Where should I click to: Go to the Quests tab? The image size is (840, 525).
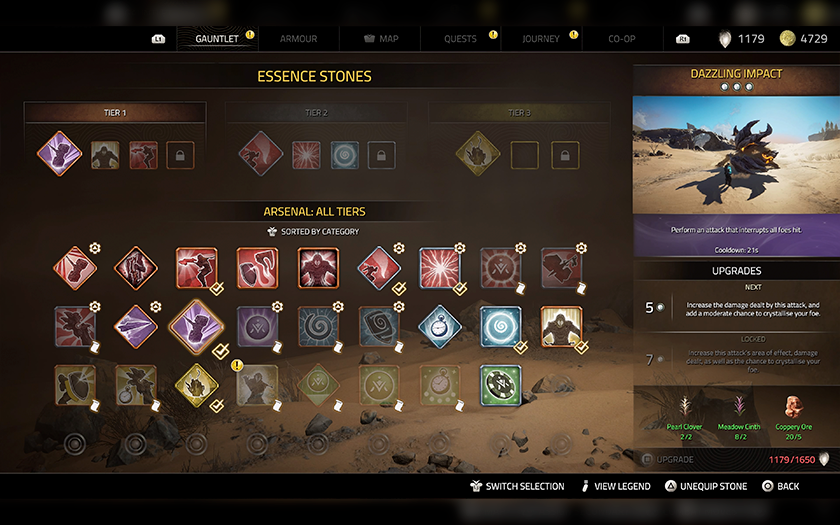461,39
